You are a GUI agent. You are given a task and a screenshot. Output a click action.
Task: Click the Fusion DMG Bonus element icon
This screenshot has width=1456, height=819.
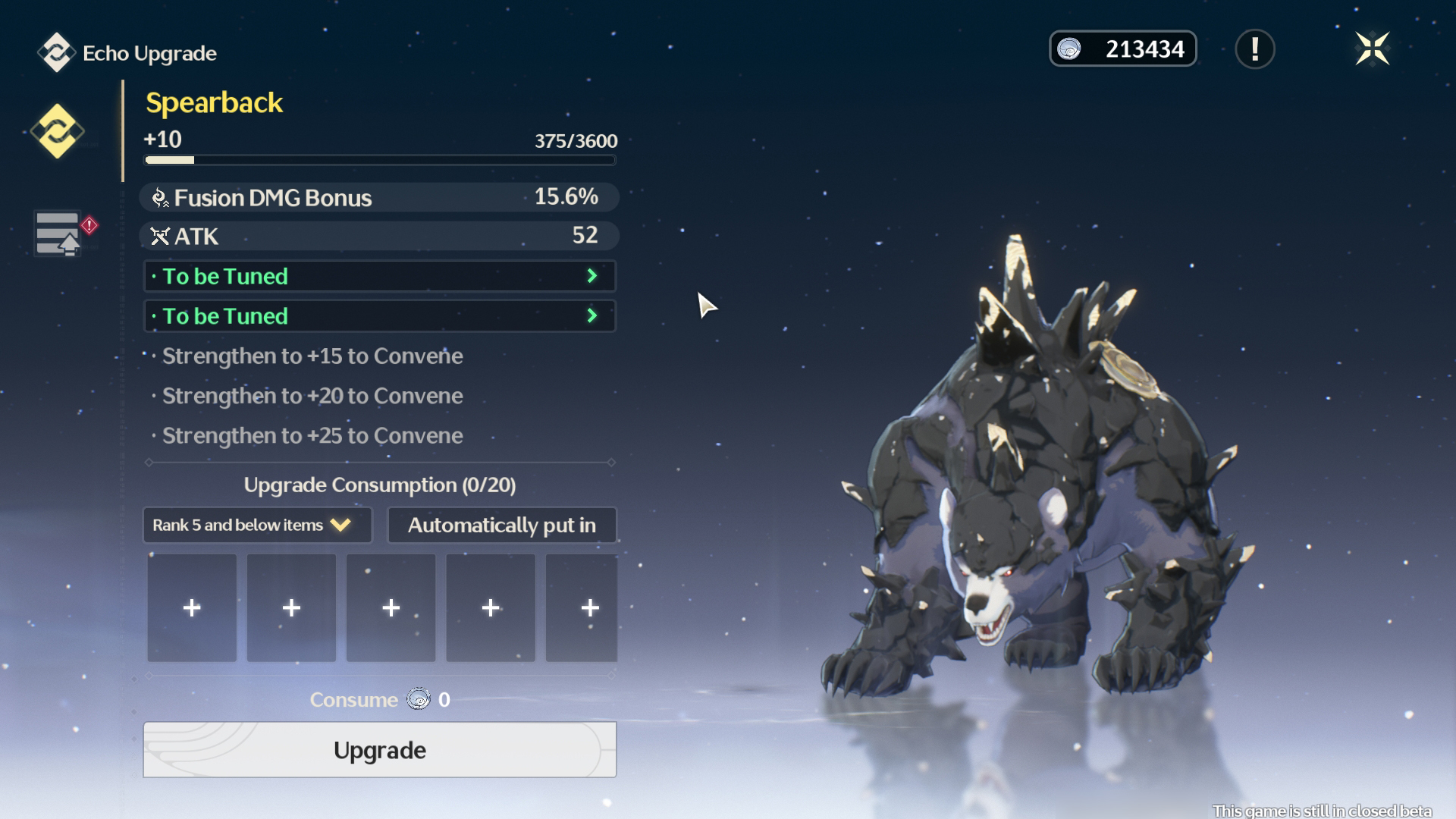[158, 196]
